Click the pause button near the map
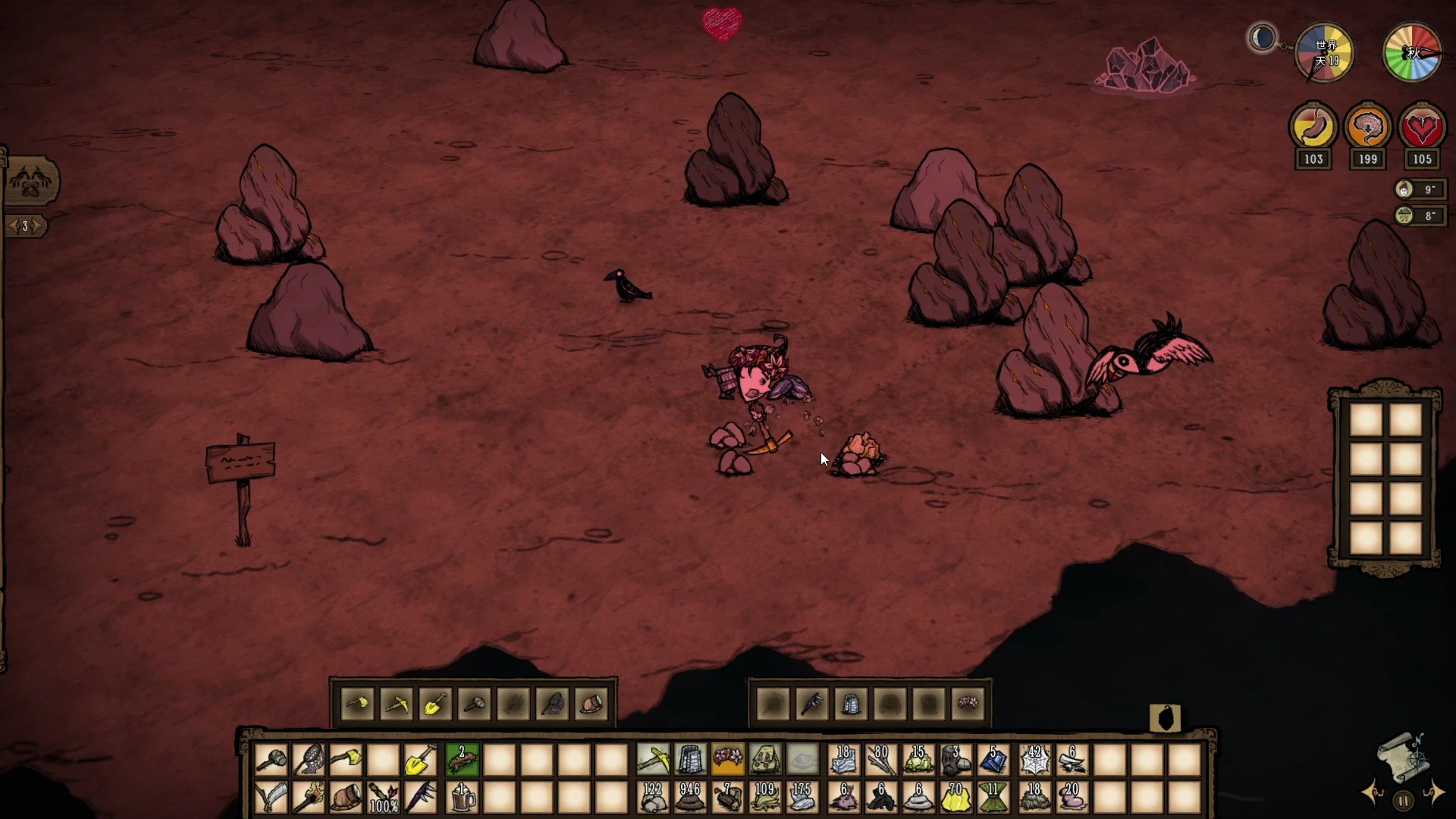Image resolution: width=1456 pixels, height=819 pixels. [1403, 800]
